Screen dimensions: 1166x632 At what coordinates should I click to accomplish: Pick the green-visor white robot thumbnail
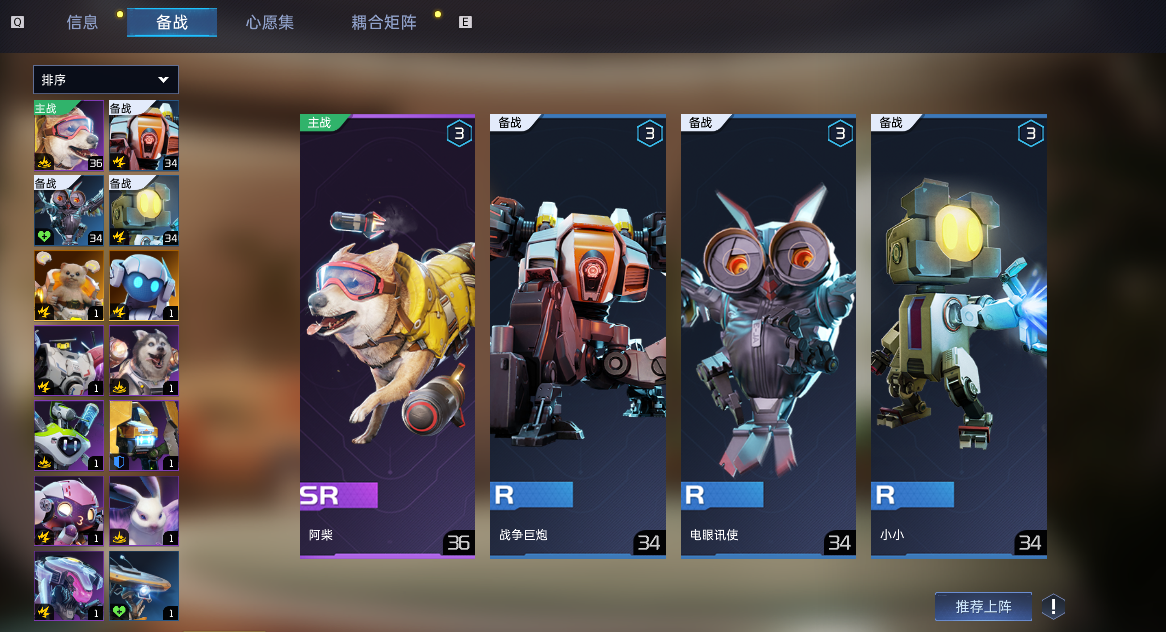tap(69, 435)
